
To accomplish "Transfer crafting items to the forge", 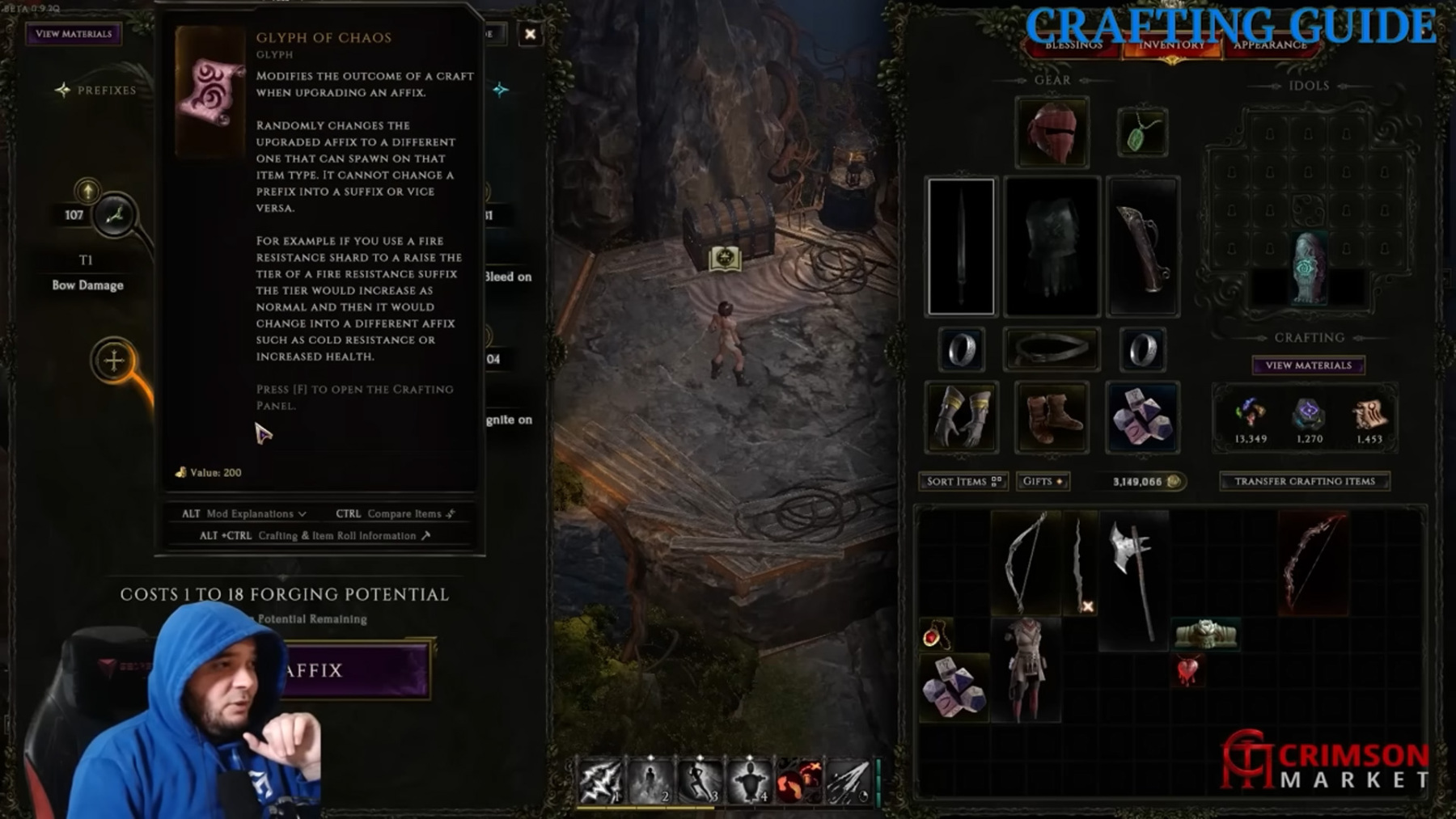I will coord(1304,481).
